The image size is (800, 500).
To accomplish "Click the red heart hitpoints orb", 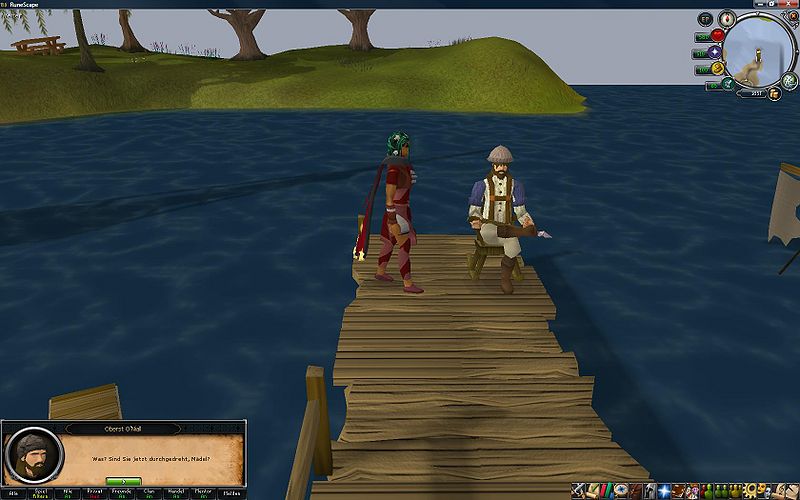I will coord(717,35).
